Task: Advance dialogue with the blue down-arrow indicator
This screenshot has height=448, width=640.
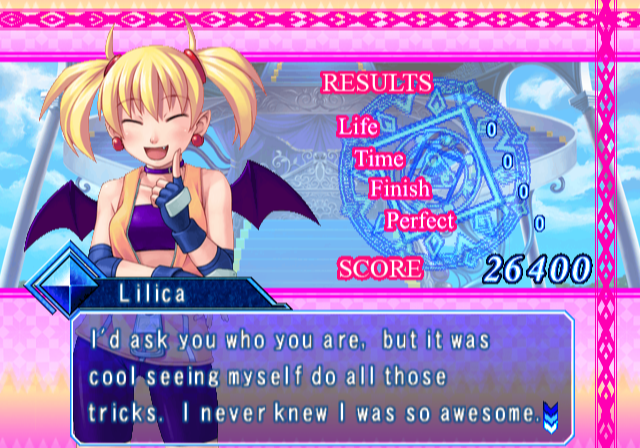Action: 549,411
